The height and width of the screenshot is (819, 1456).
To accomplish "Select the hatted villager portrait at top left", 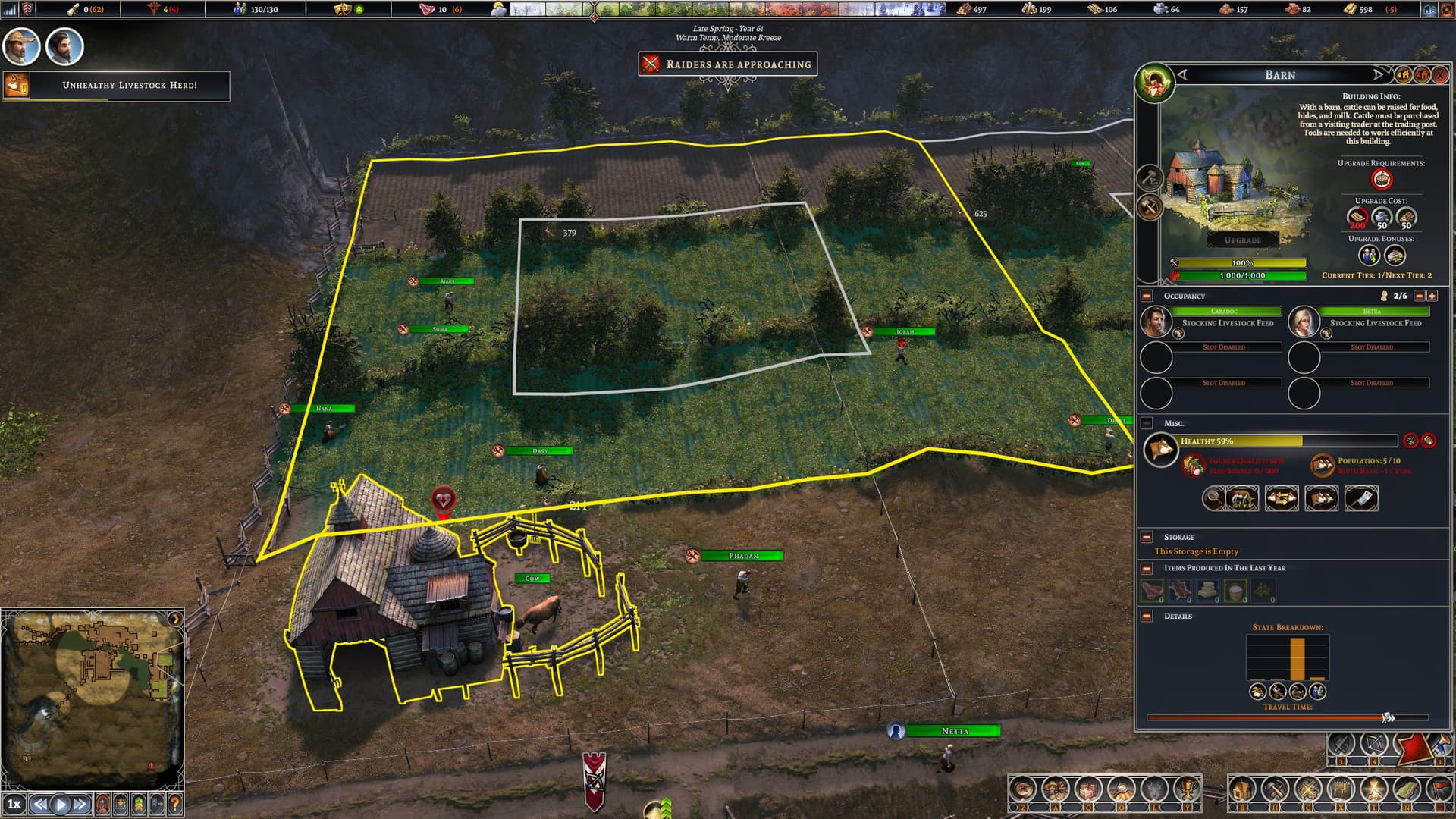I will pos(21,47).
